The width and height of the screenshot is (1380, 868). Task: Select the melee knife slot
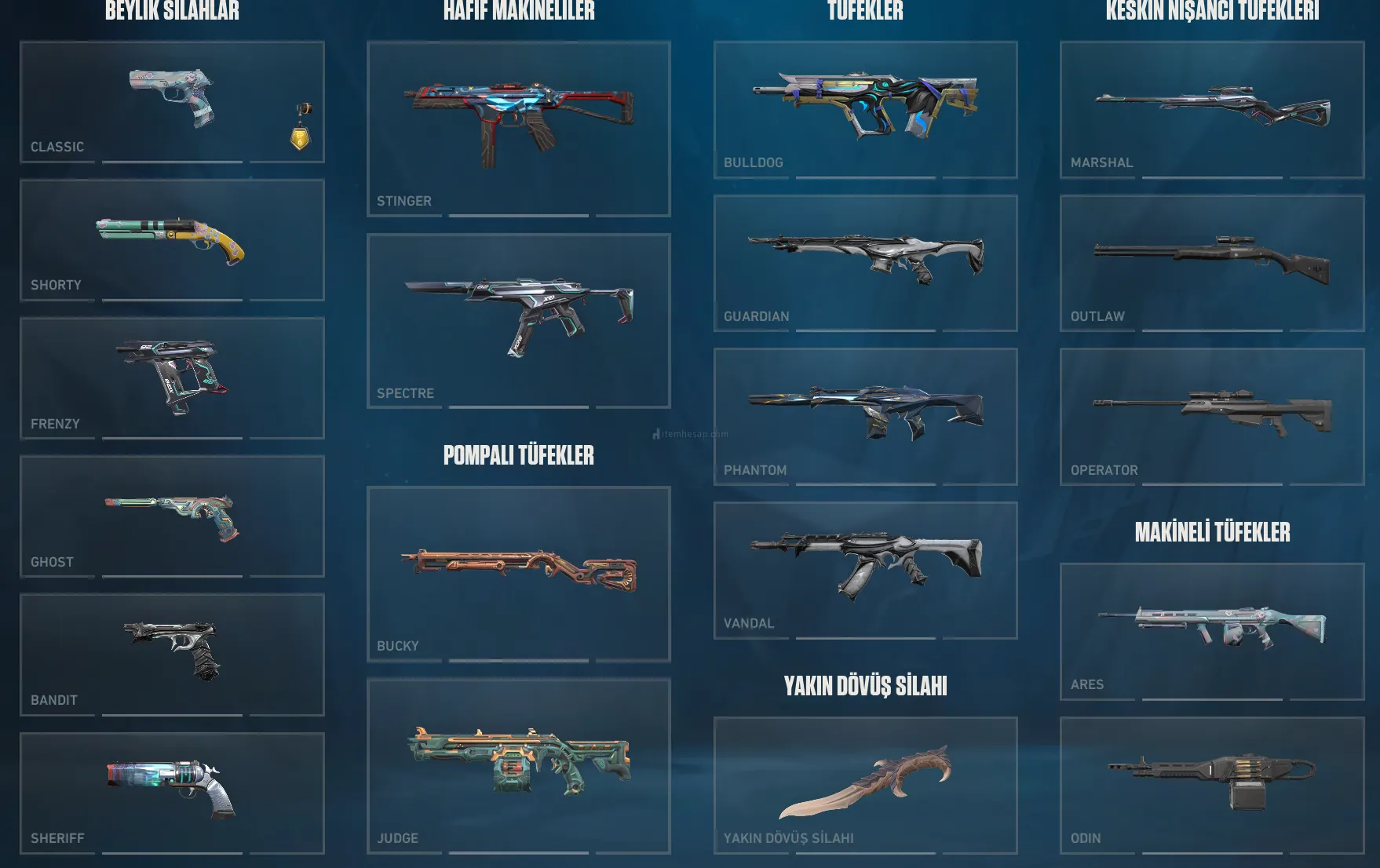point(865,785)
